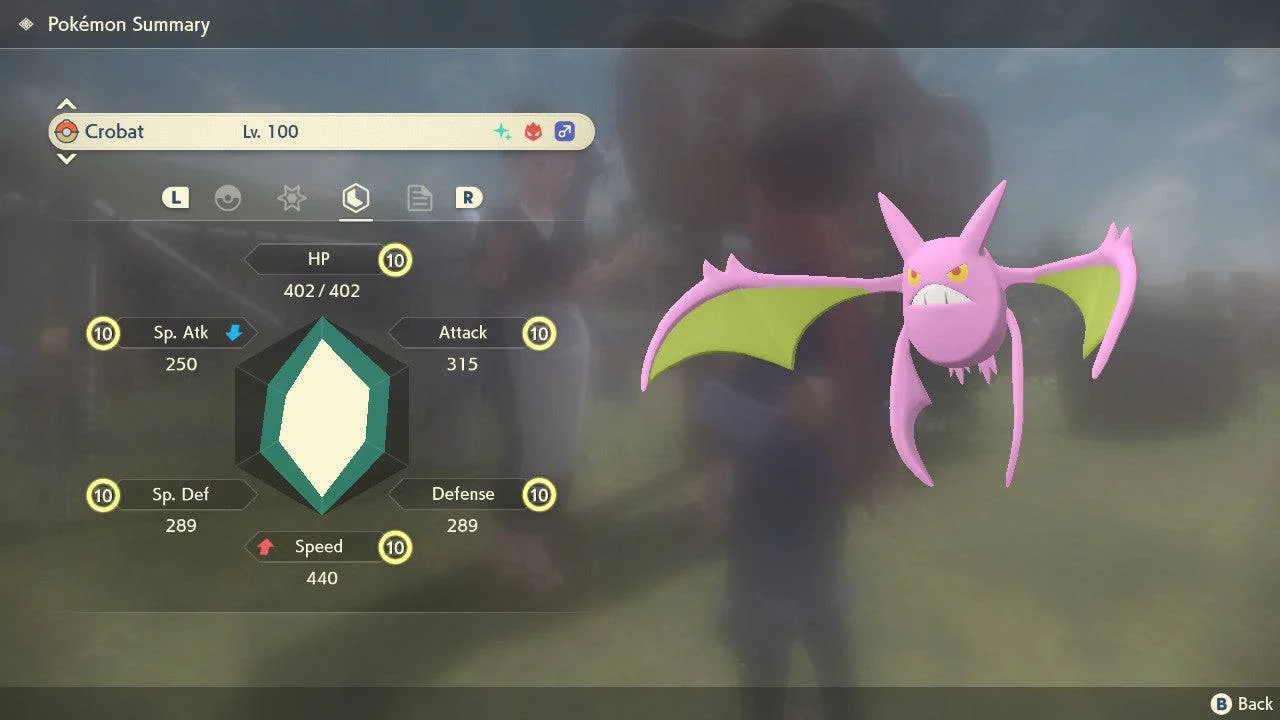Image resolution: width=1280 pixels, height=720 pixels.
Task: Open the starburst moves tab
Action: click(x=291, y=198)
